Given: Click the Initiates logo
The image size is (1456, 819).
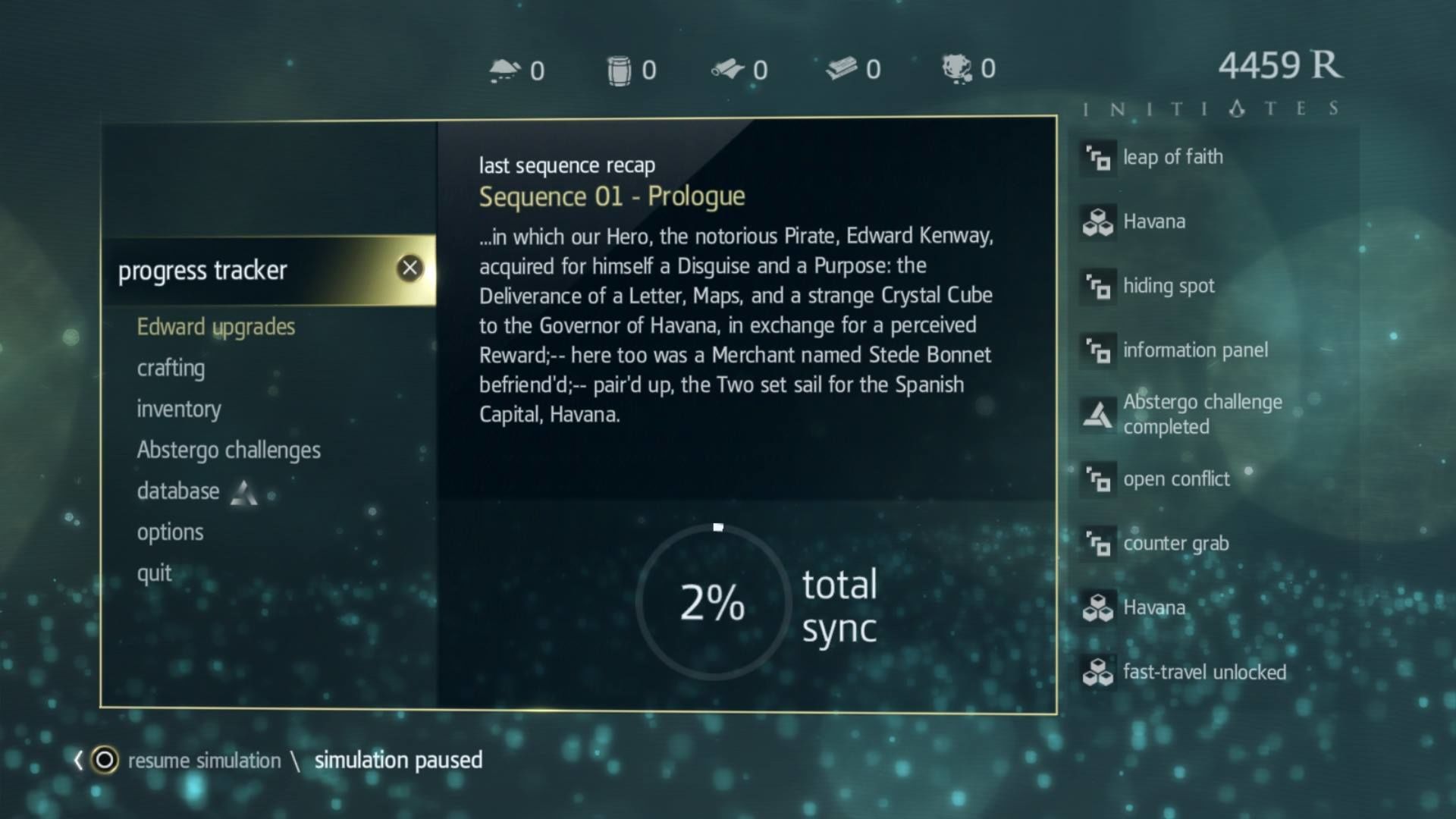Looking at the screenshot, I should tap(1212, 108).
